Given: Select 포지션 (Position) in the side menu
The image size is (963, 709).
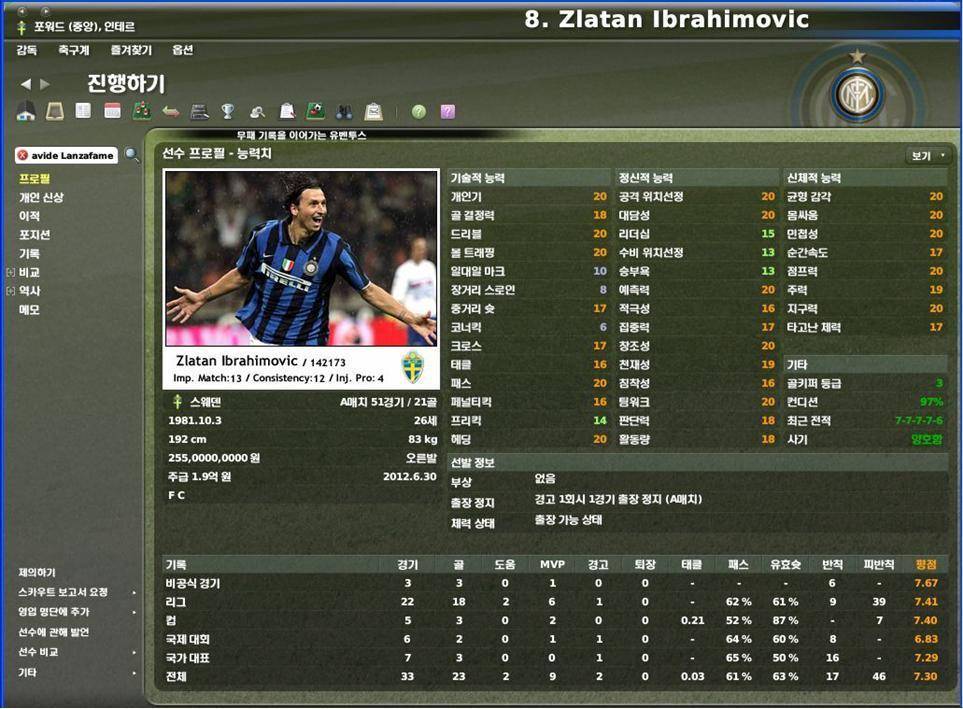Looking at the screenshot, I should 35,235.
